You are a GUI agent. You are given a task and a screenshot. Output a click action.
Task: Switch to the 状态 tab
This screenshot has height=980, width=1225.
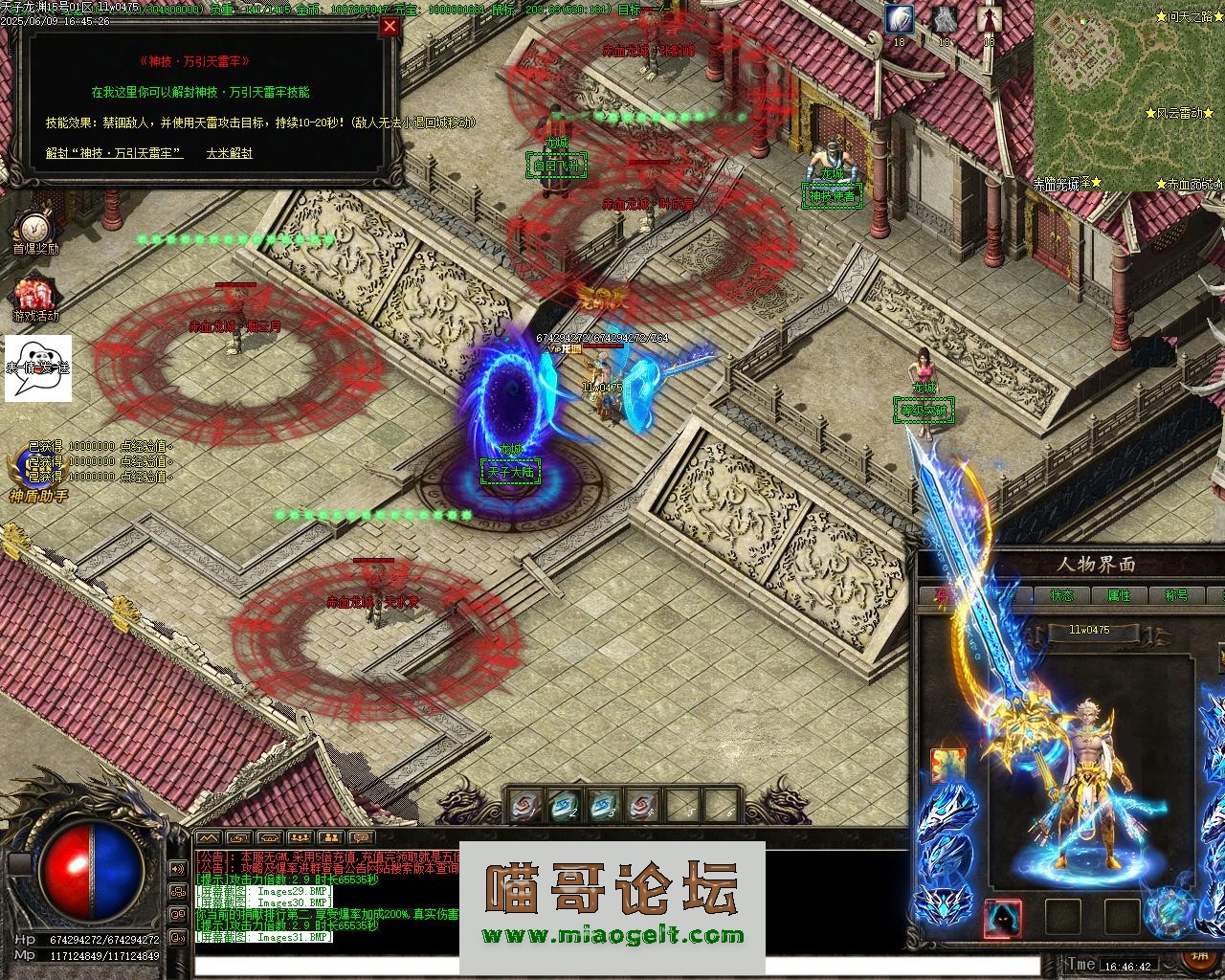click(1061, 595)
